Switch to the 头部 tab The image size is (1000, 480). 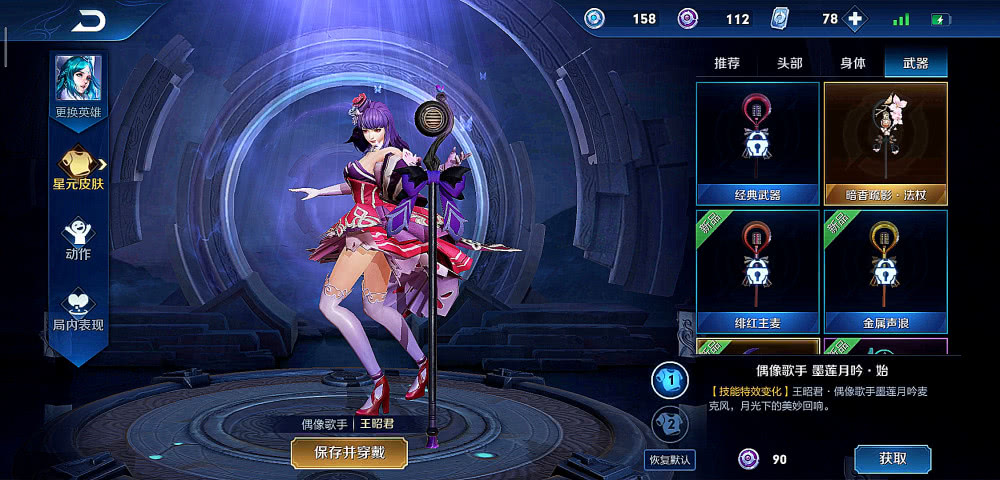point(789,63)
